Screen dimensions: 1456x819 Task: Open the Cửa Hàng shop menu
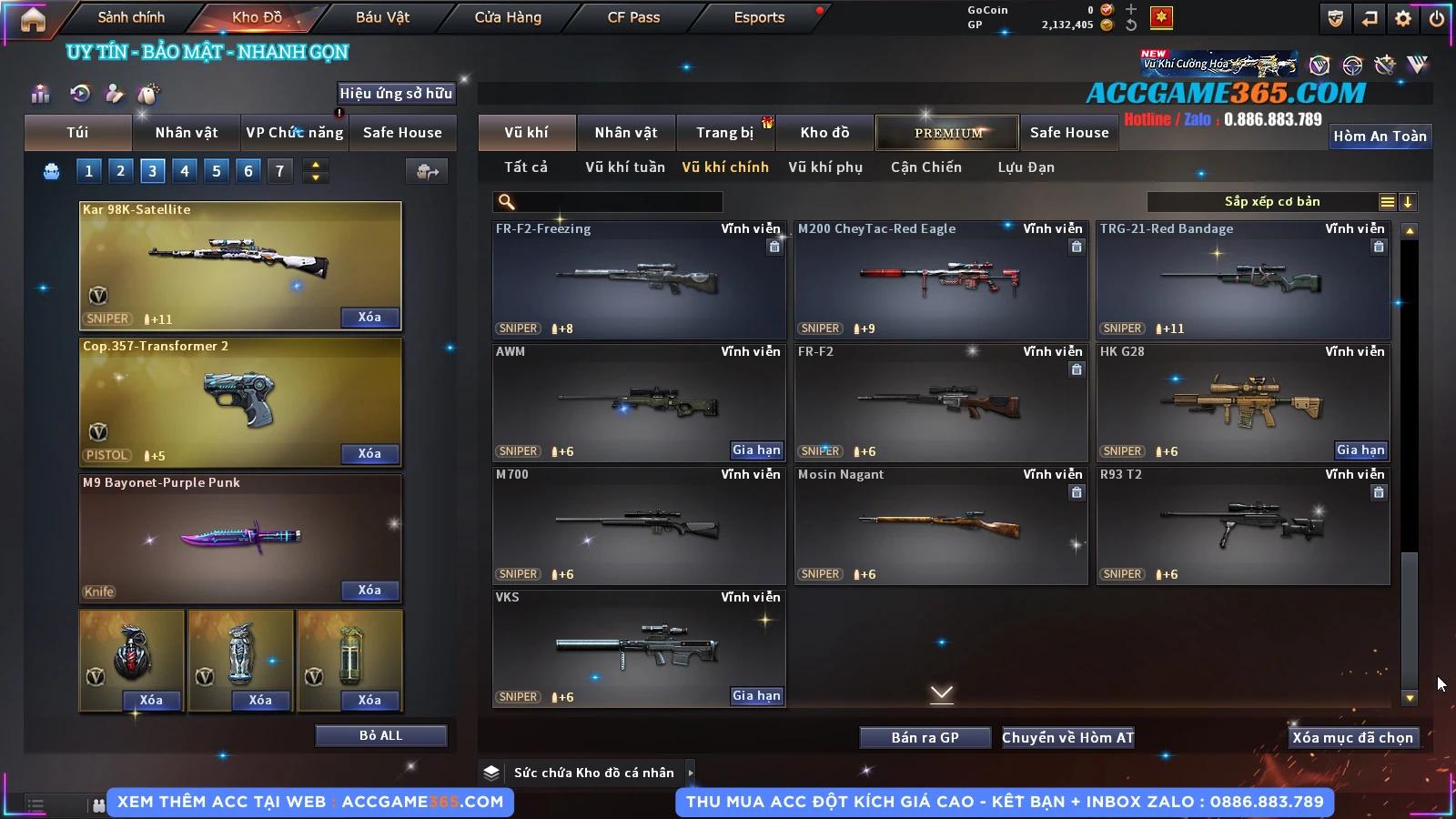[508, 17]
